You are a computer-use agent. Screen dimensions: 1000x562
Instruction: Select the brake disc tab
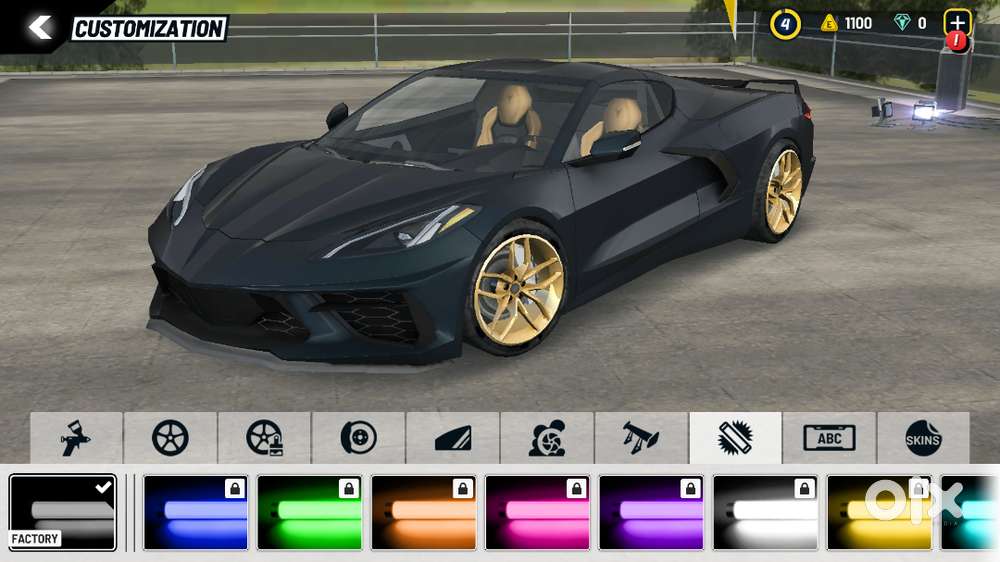[358, 438]
